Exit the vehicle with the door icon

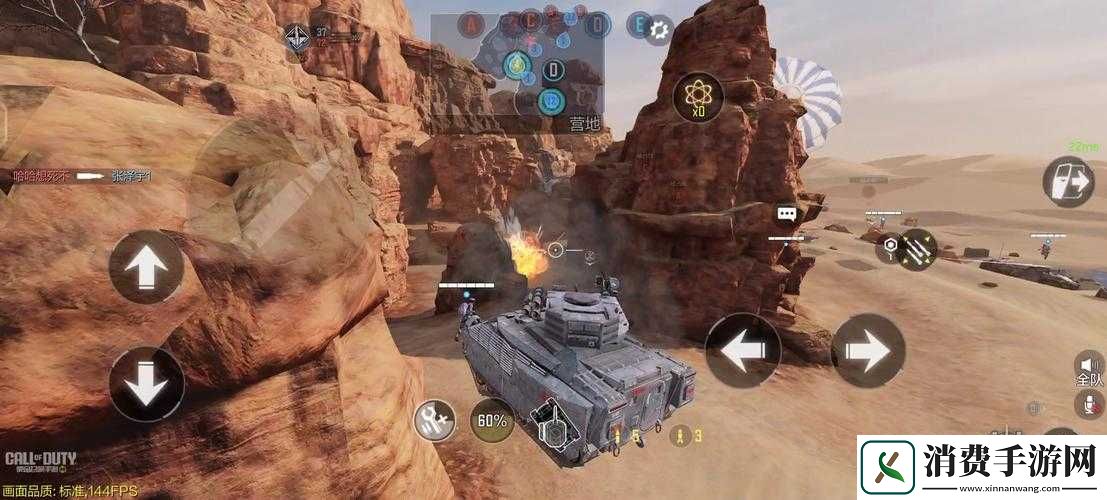[x=1068, y=181]
